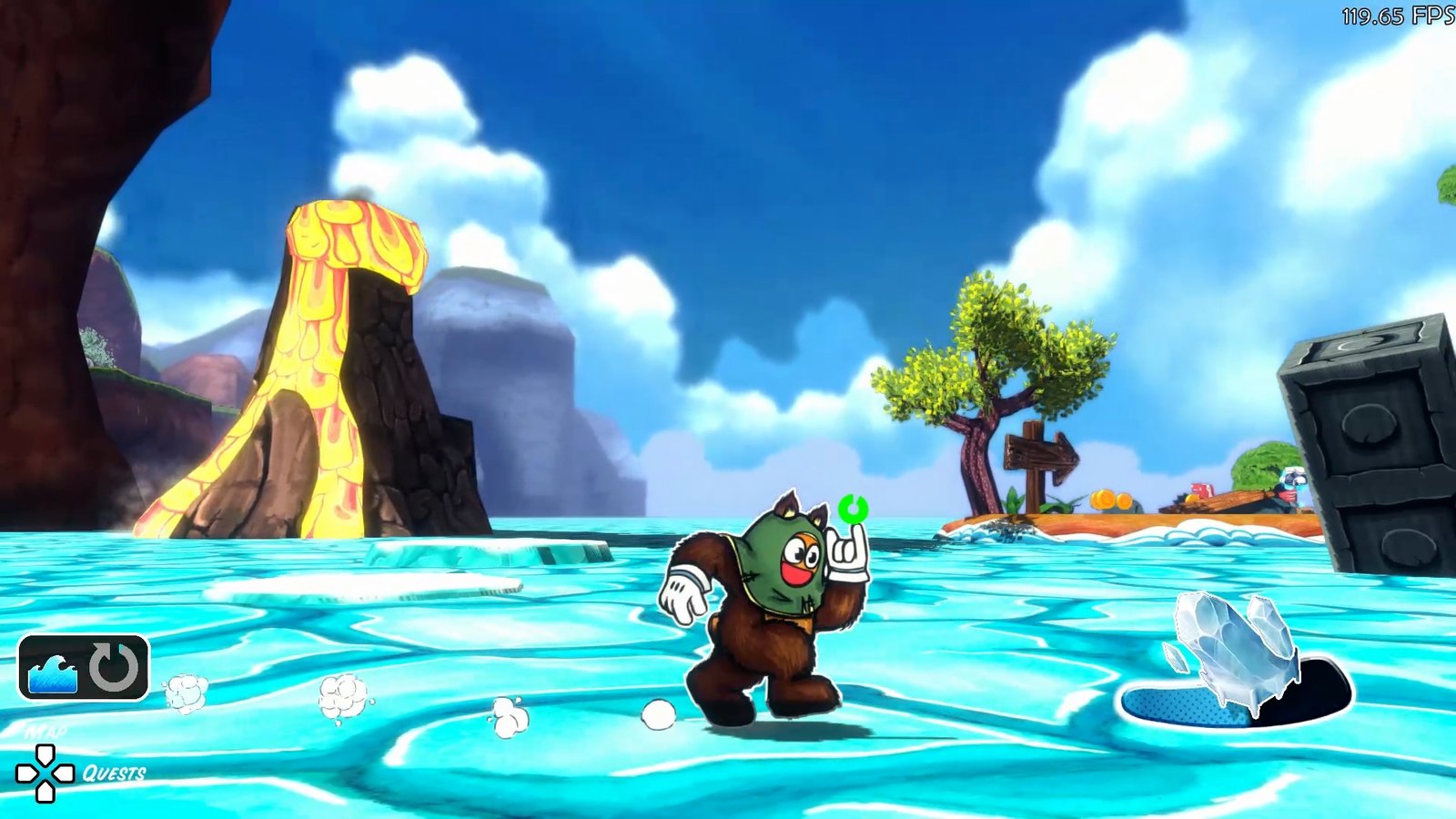The width and height of the screenshot is (1456, 819).
Task: Click the gray circular reset arrow
Action: tap(115, 667)
